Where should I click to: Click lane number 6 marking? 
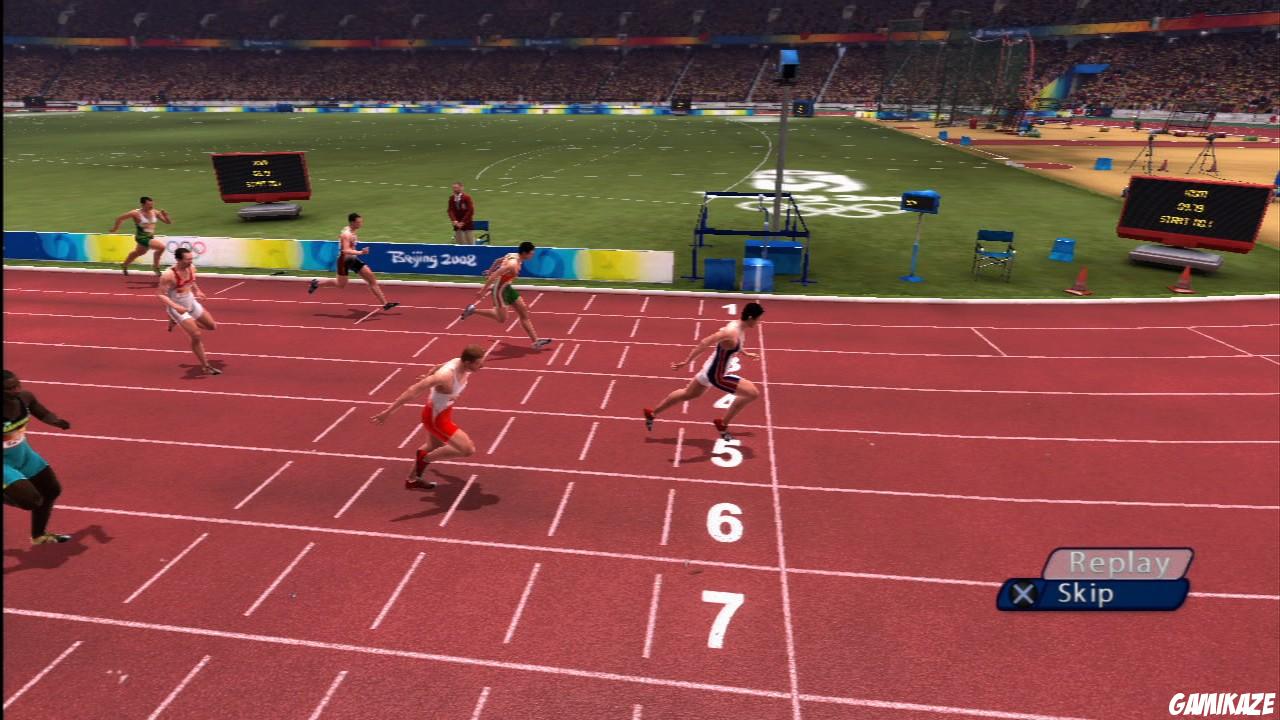point(727,521)
